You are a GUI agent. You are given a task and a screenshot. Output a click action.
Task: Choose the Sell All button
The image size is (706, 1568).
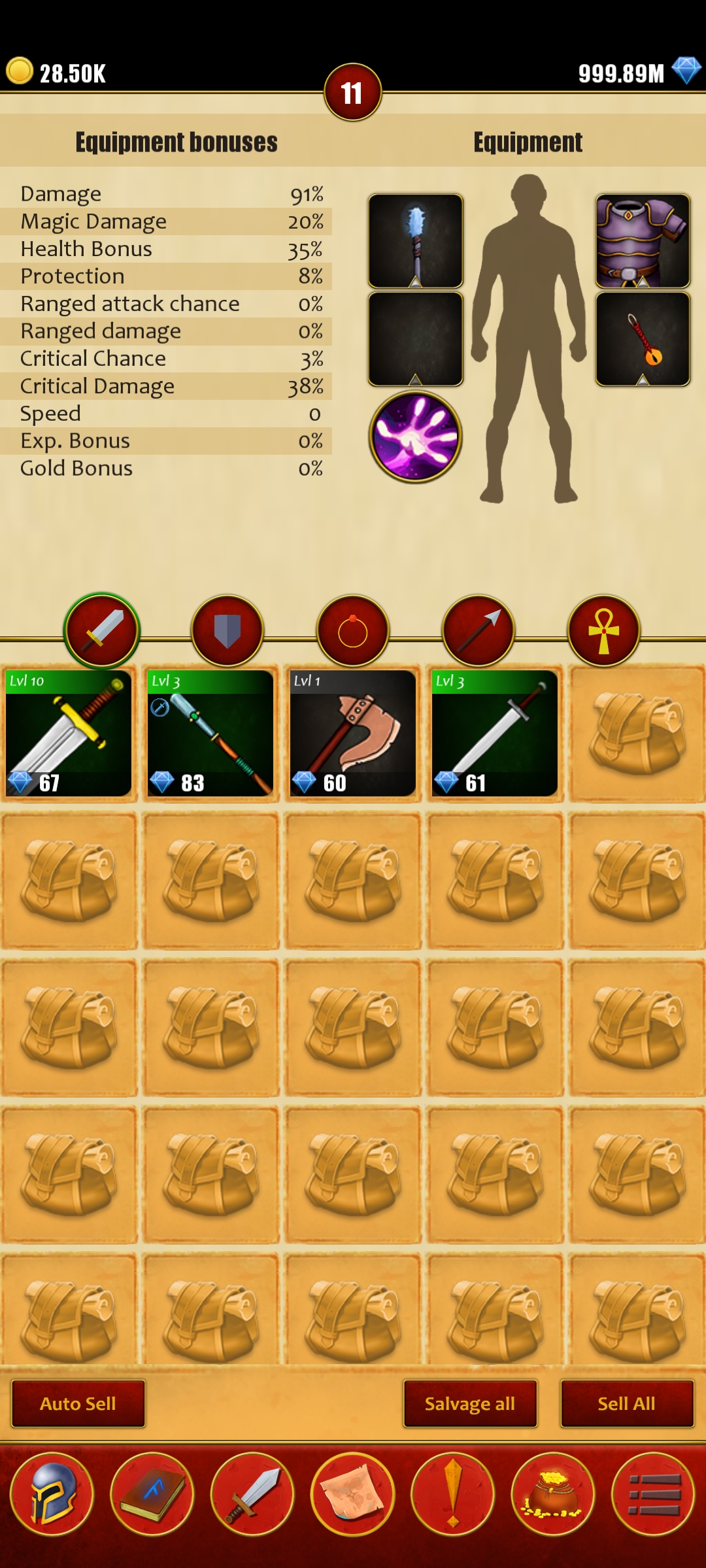coord(626,1403)
